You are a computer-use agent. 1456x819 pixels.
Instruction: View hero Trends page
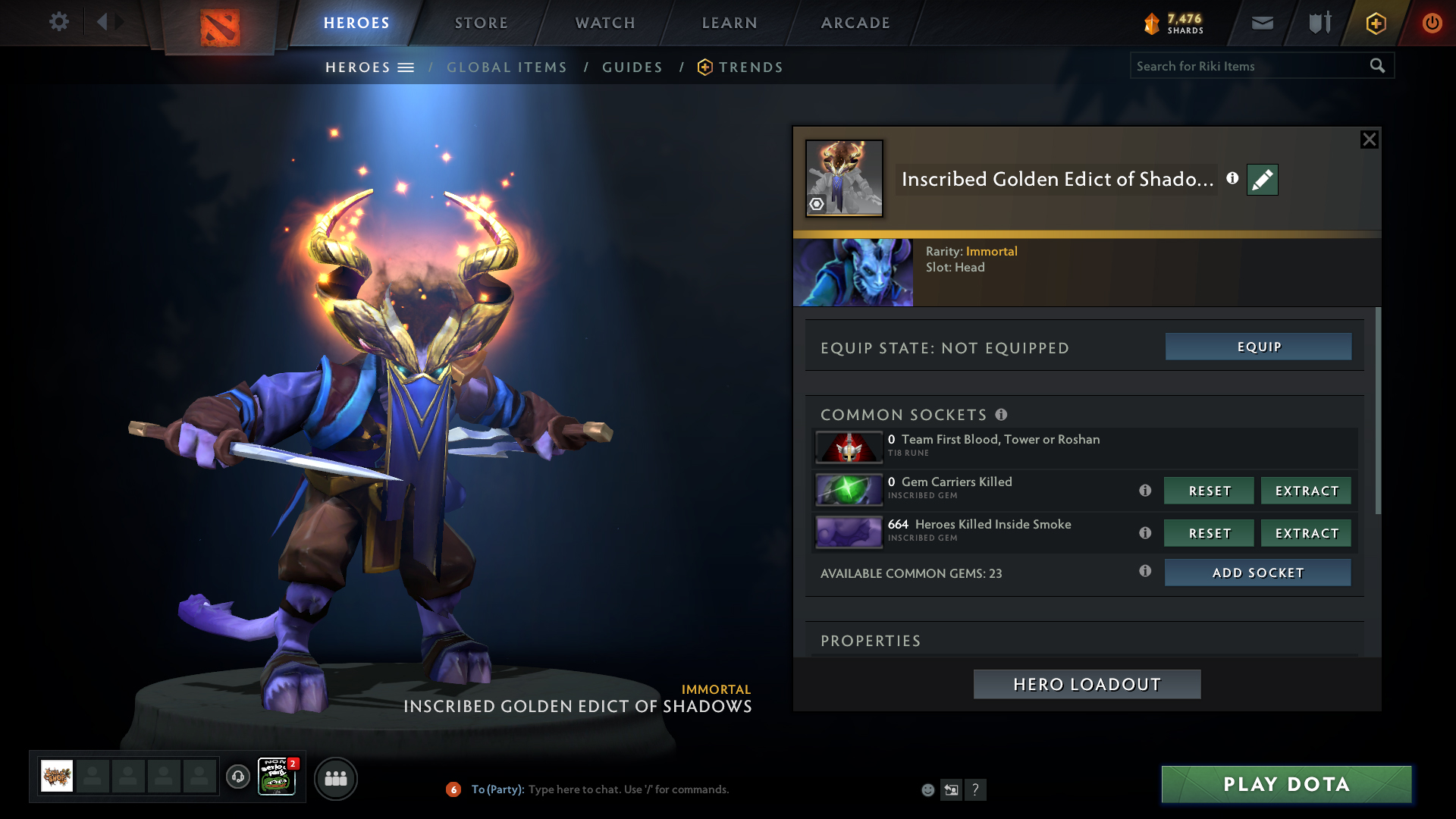pos(750,67)
